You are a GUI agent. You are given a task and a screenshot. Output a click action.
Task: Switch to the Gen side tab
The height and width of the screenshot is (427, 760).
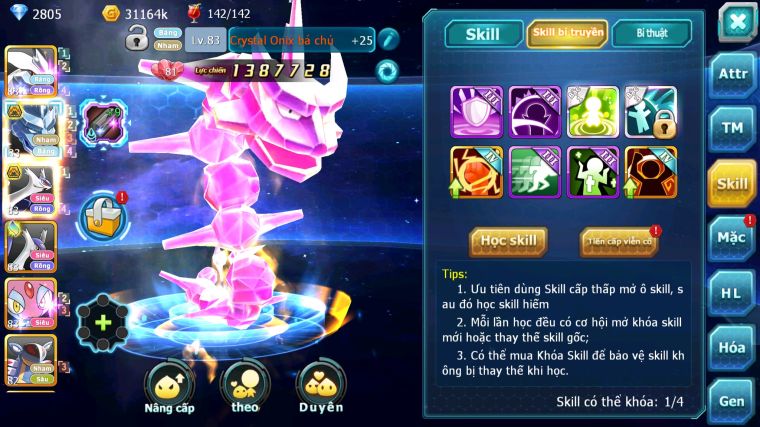(x=732, y=400)
